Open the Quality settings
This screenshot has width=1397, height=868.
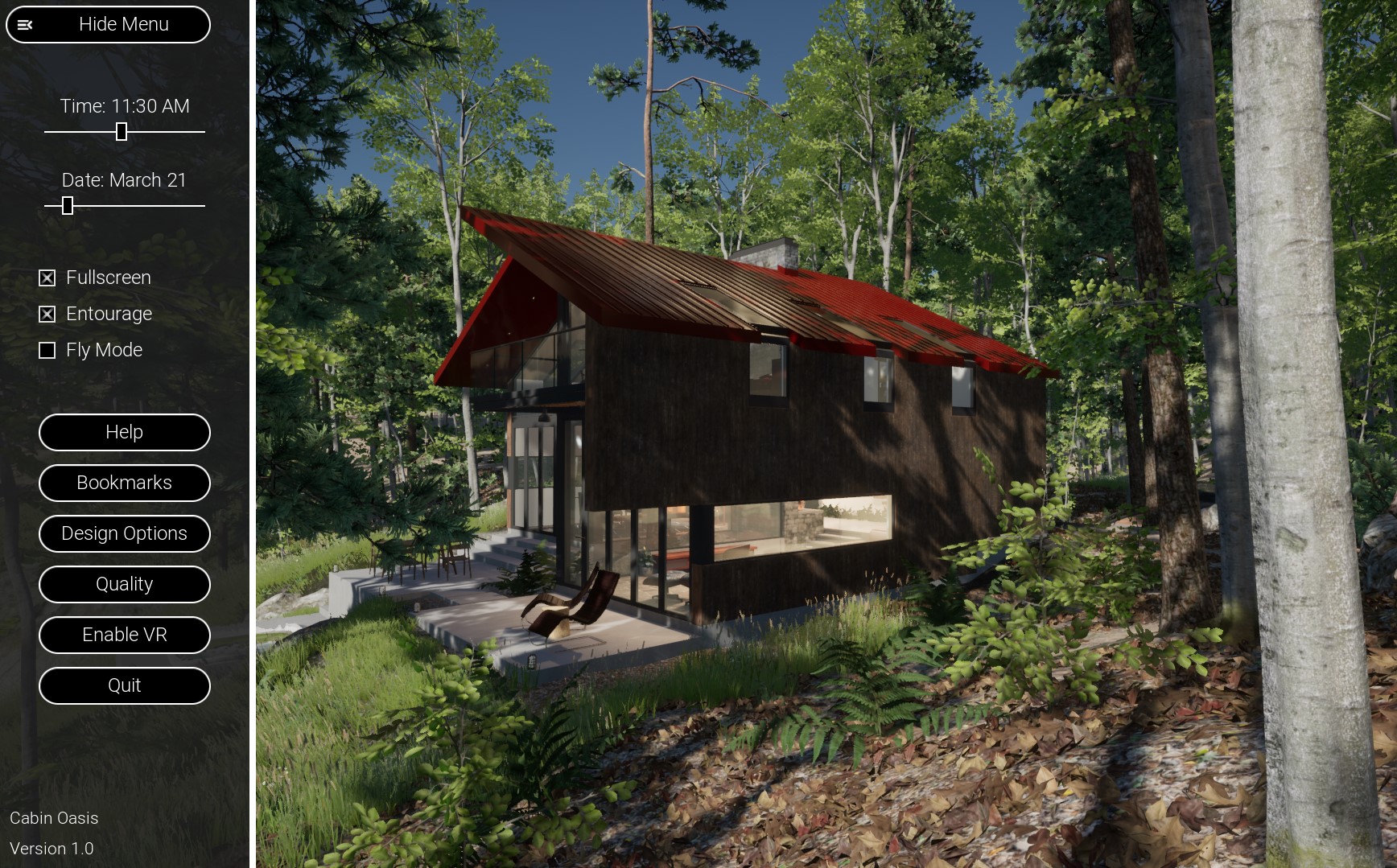click(x=124, y=585)
